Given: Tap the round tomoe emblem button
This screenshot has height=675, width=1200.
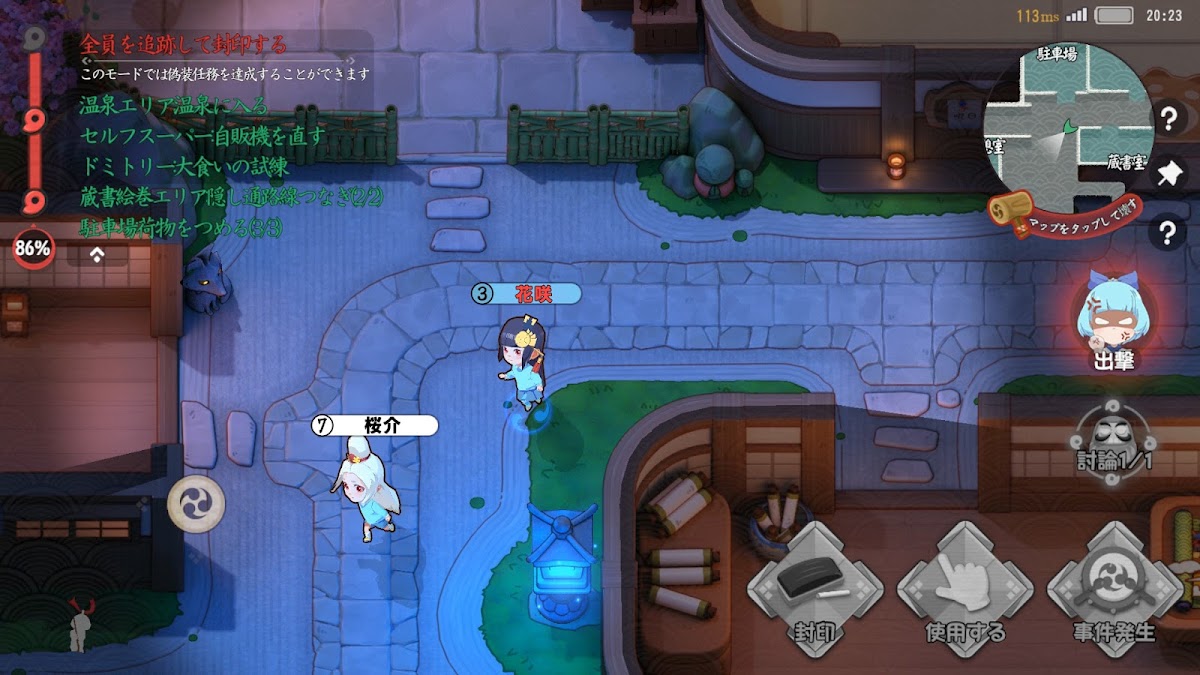Looking at the screenshot, I should [195, 503].
